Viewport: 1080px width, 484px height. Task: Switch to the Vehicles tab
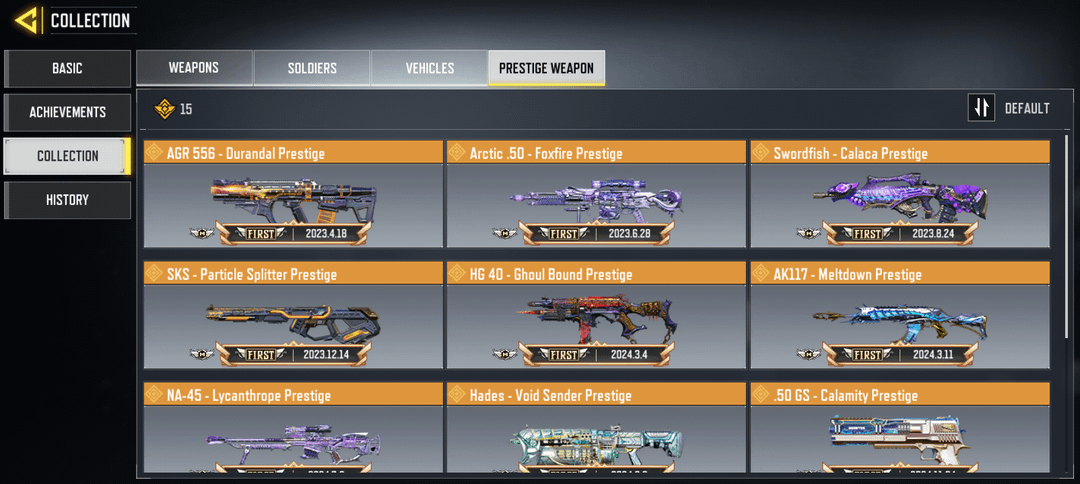tap(430, 68)
